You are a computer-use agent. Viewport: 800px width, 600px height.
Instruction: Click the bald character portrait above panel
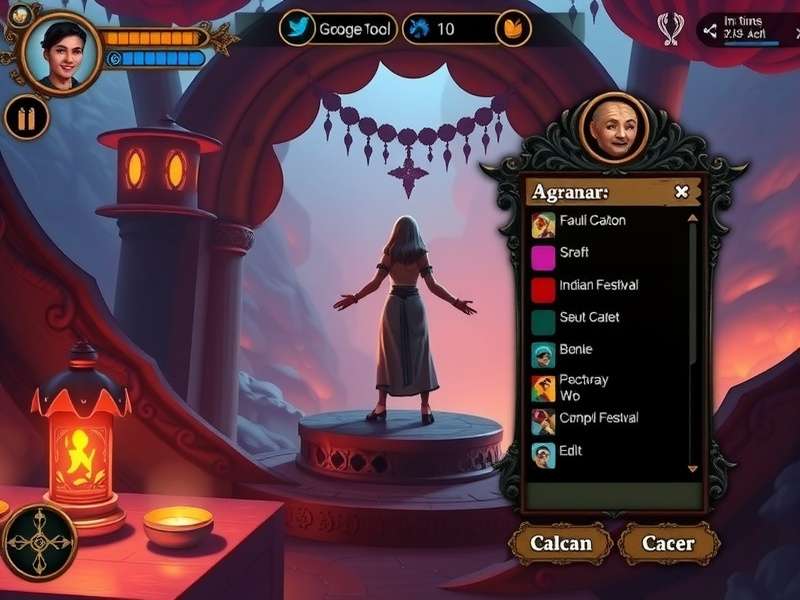[613, 128]
